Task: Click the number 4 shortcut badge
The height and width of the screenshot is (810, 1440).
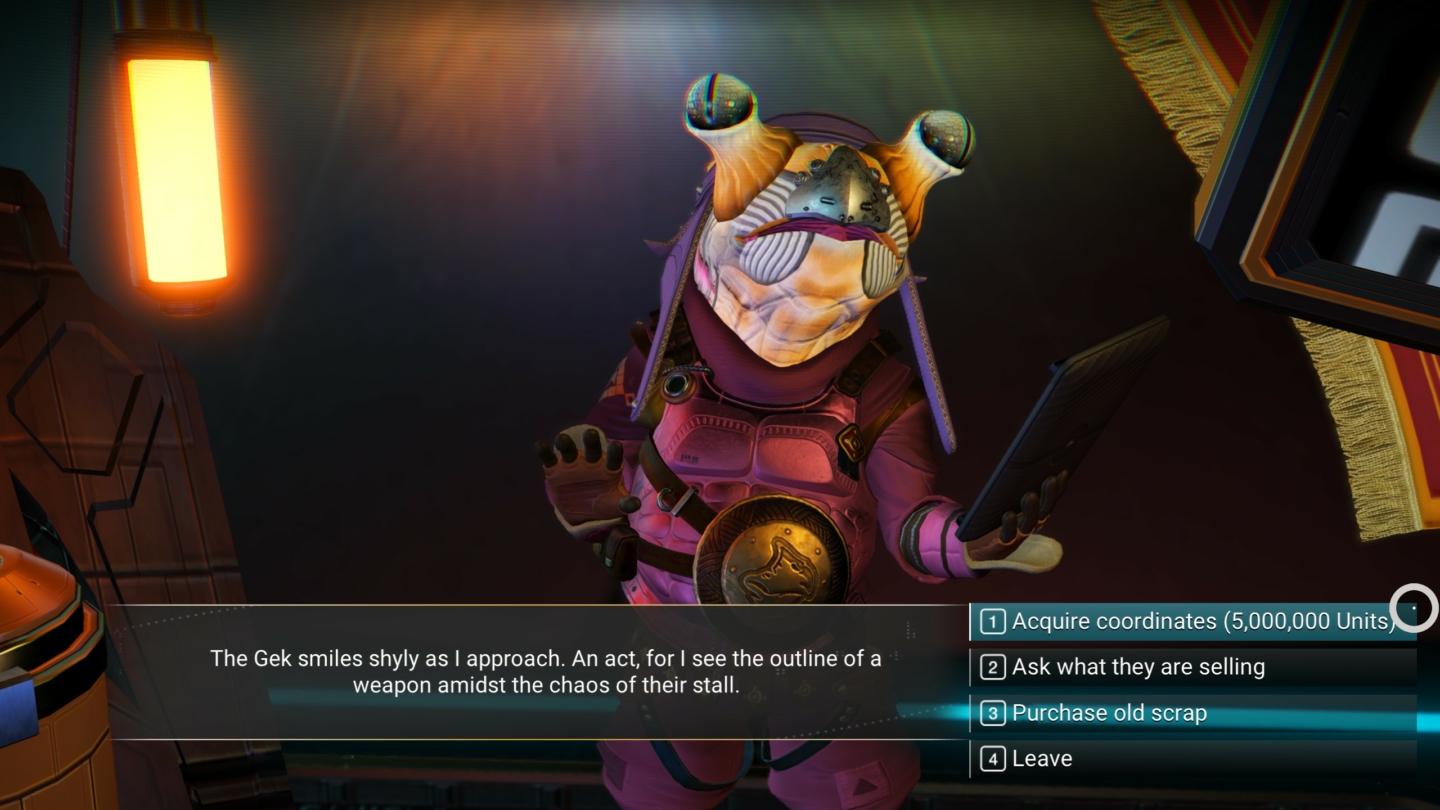Action: coord(991,758)
